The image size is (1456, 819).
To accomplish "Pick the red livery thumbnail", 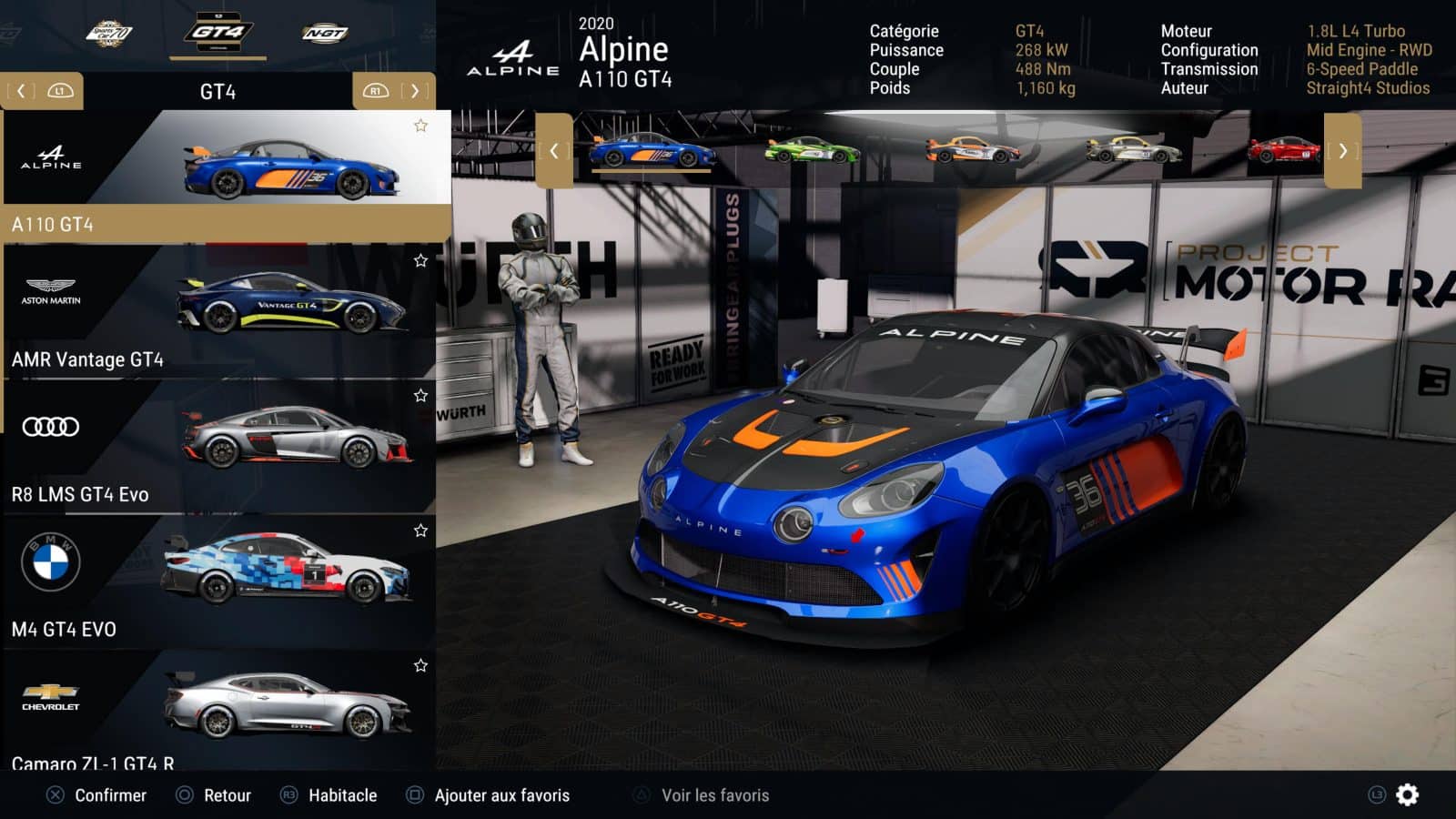I will [1283, 150].
